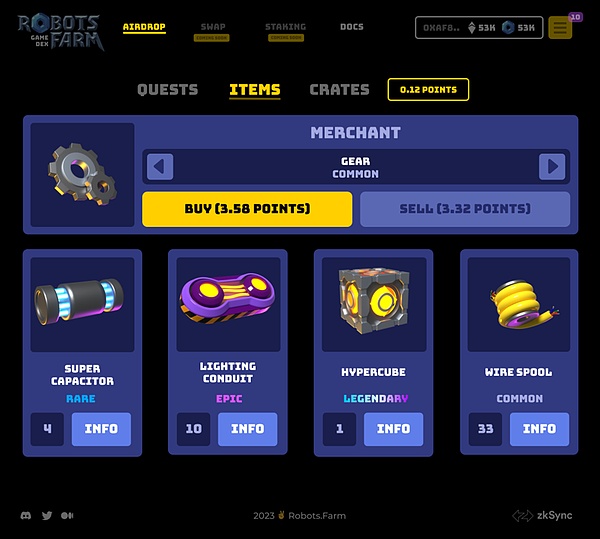
Task: Switch to the Crates tab
Action: tap(339, 89)
